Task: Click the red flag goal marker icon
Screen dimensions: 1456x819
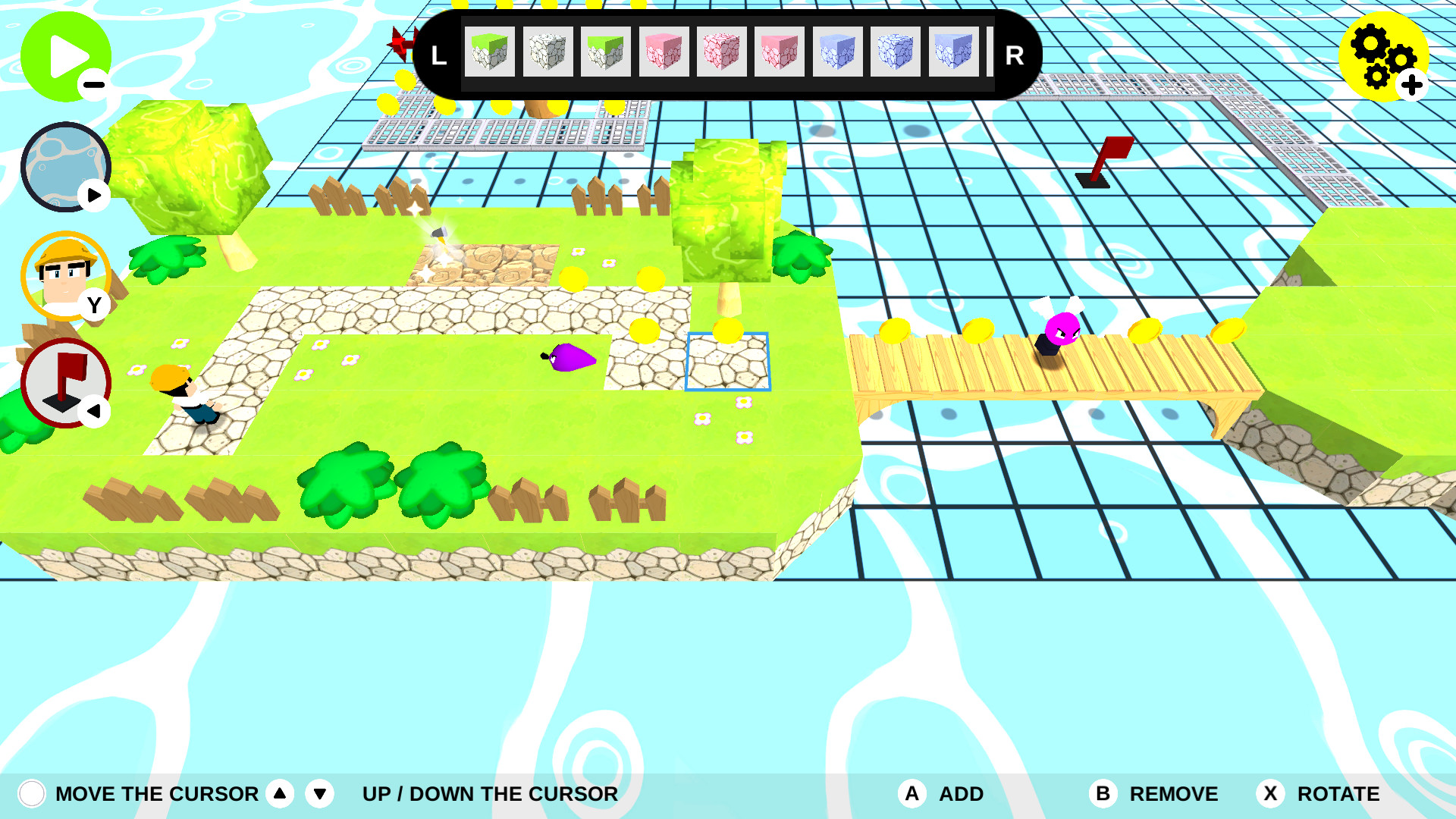Action: 67,381
